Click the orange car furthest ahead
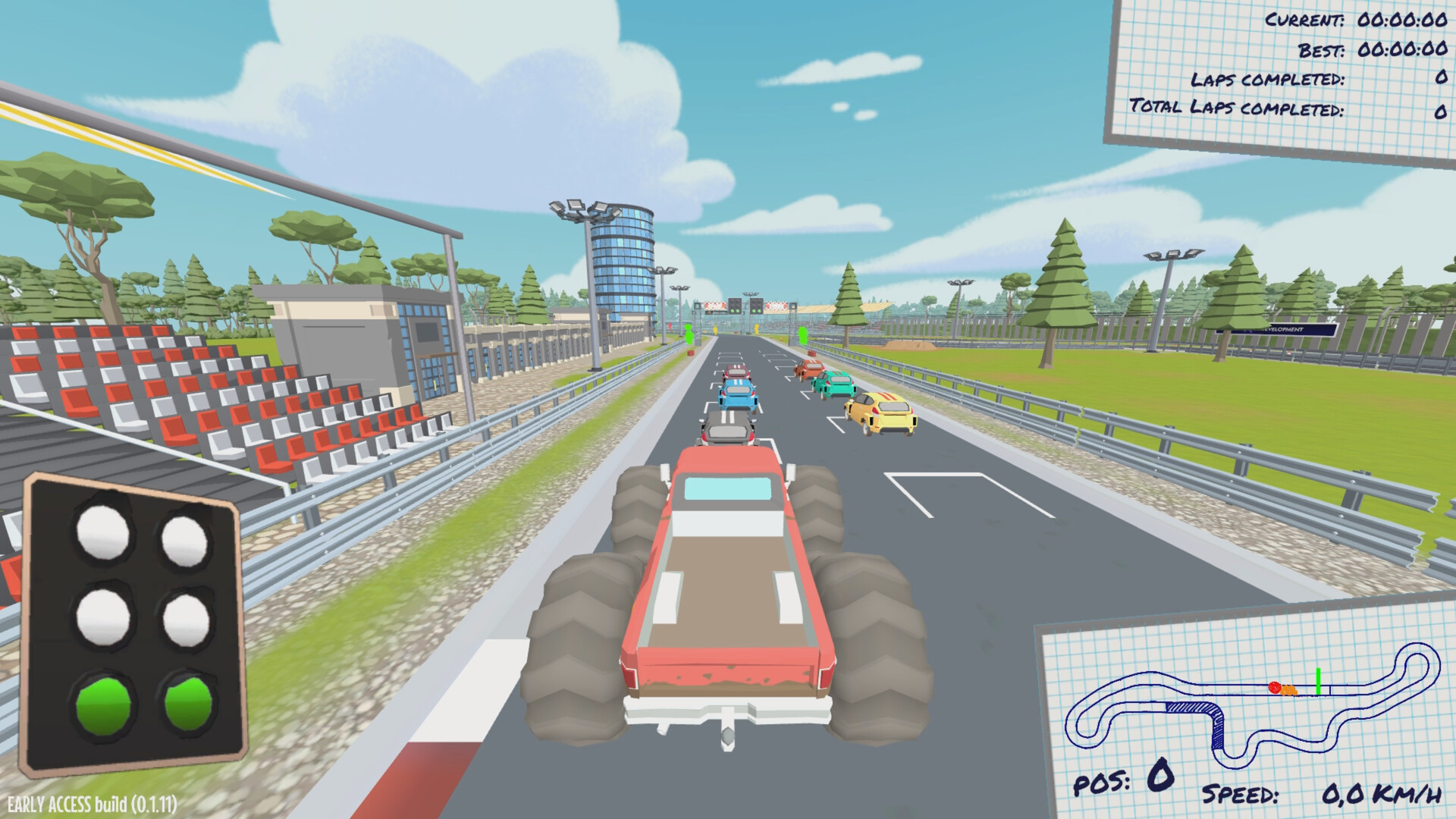Screen dimensions: 1456x819 (811, 369)
